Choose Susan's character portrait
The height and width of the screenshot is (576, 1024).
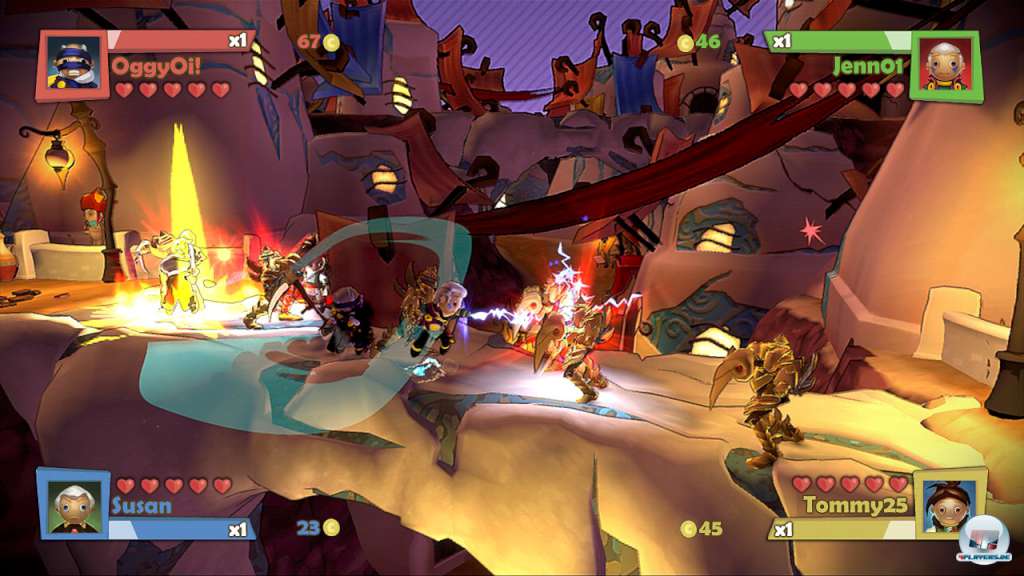[x=74, y=504]
